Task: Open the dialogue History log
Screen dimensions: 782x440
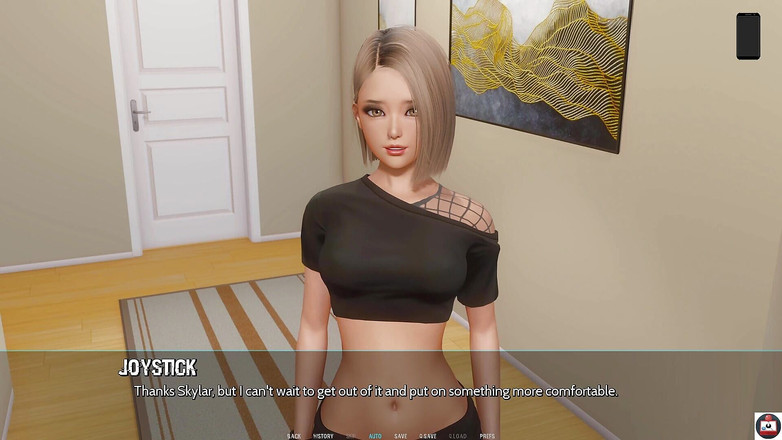Action: (322, 436)
